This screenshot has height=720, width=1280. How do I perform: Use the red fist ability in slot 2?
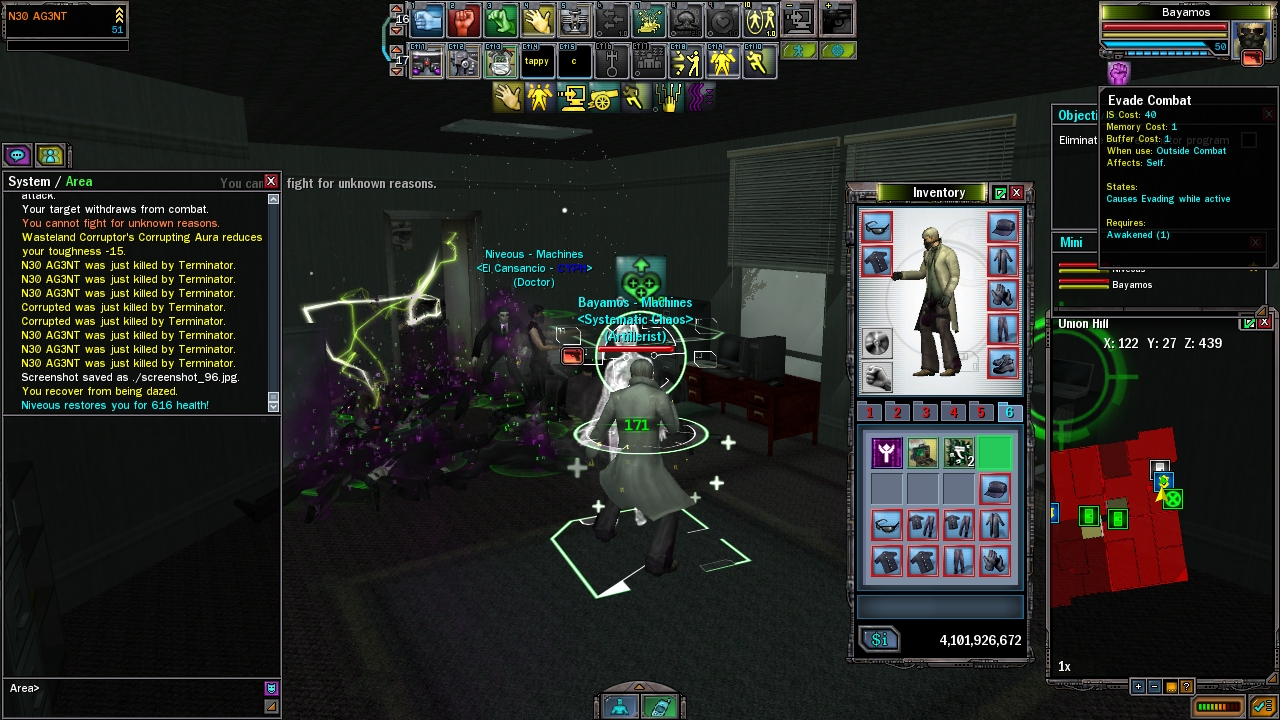point(464,20)
